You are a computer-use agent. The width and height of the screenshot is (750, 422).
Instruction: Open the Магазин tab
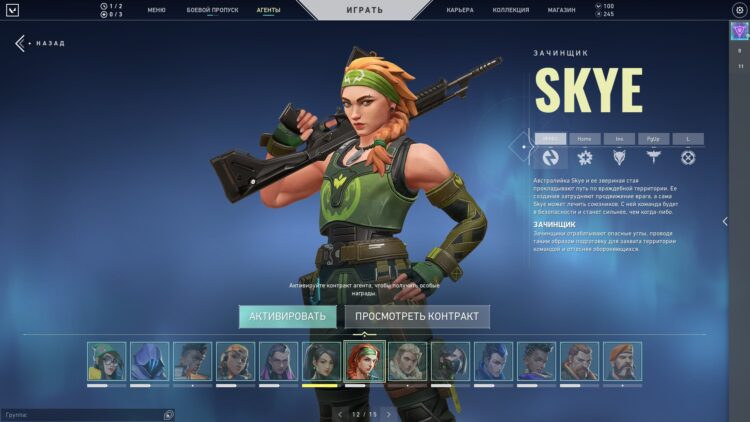click(561, 10)
